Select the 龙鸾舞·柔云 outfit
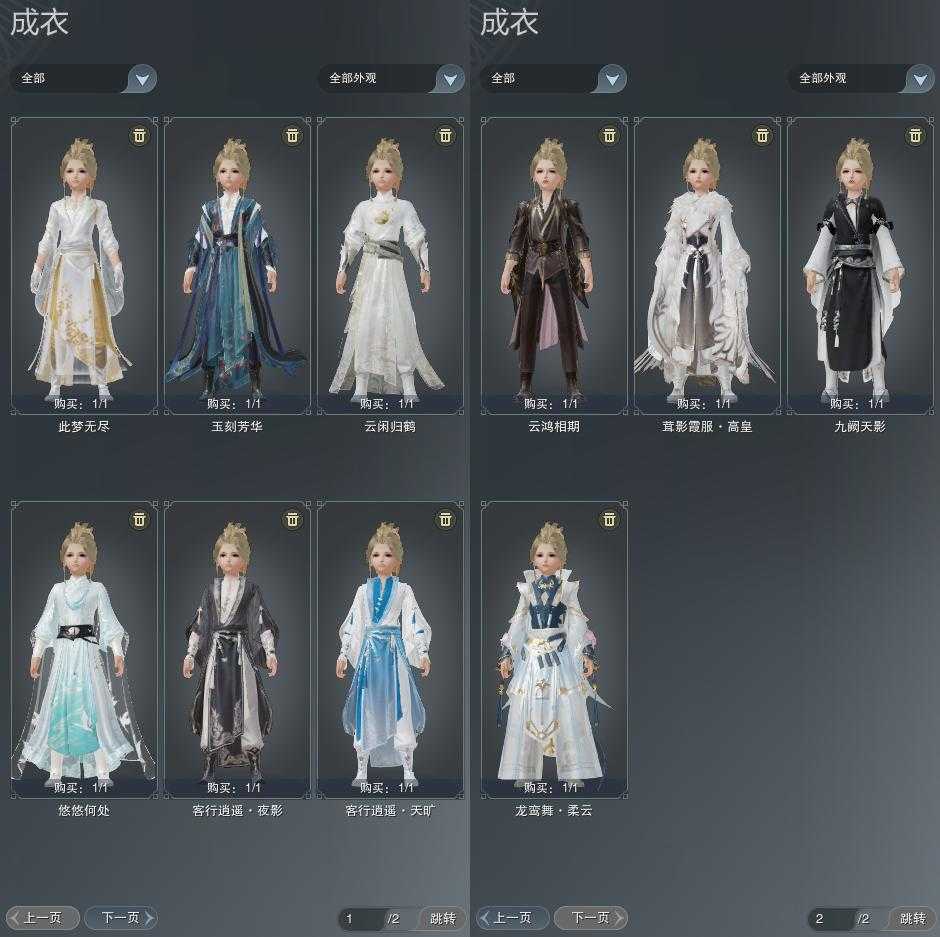 554,650
